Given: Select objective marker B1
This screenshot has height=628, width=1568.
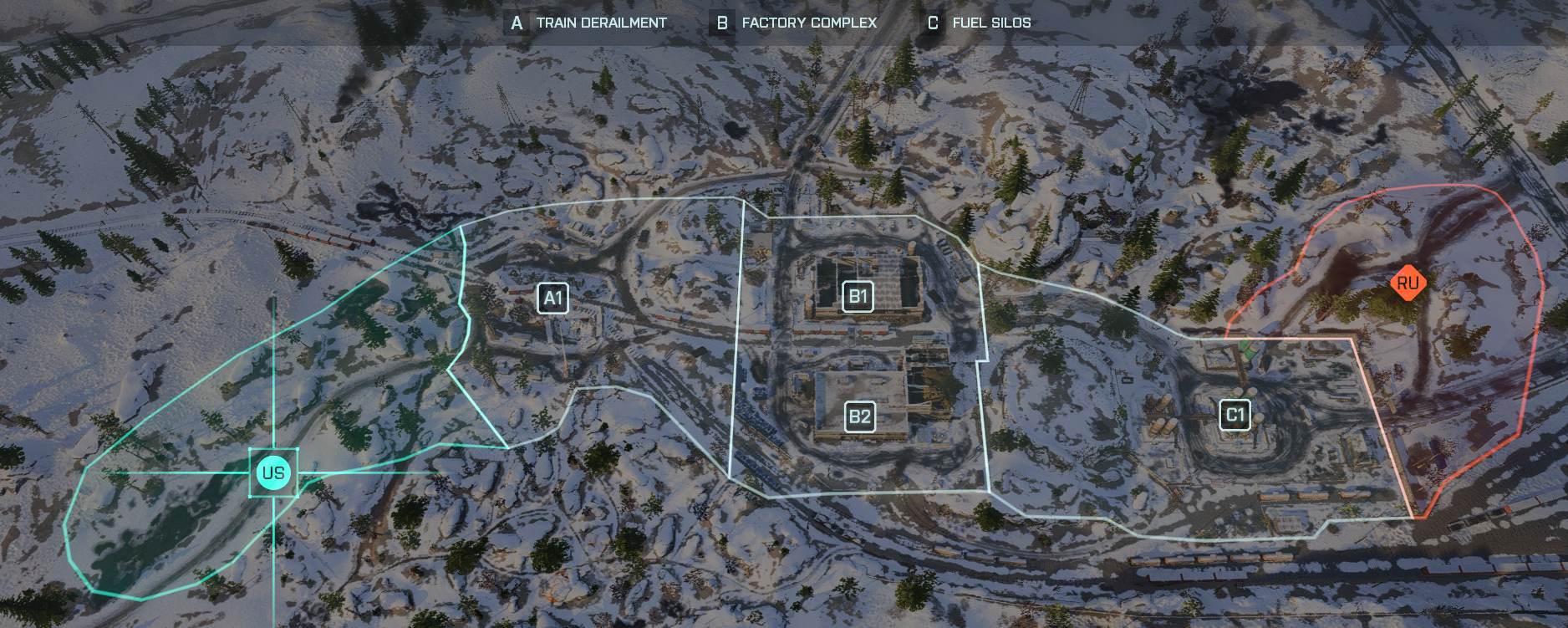Looking at the screenshot, I should [x=859, y=295].
